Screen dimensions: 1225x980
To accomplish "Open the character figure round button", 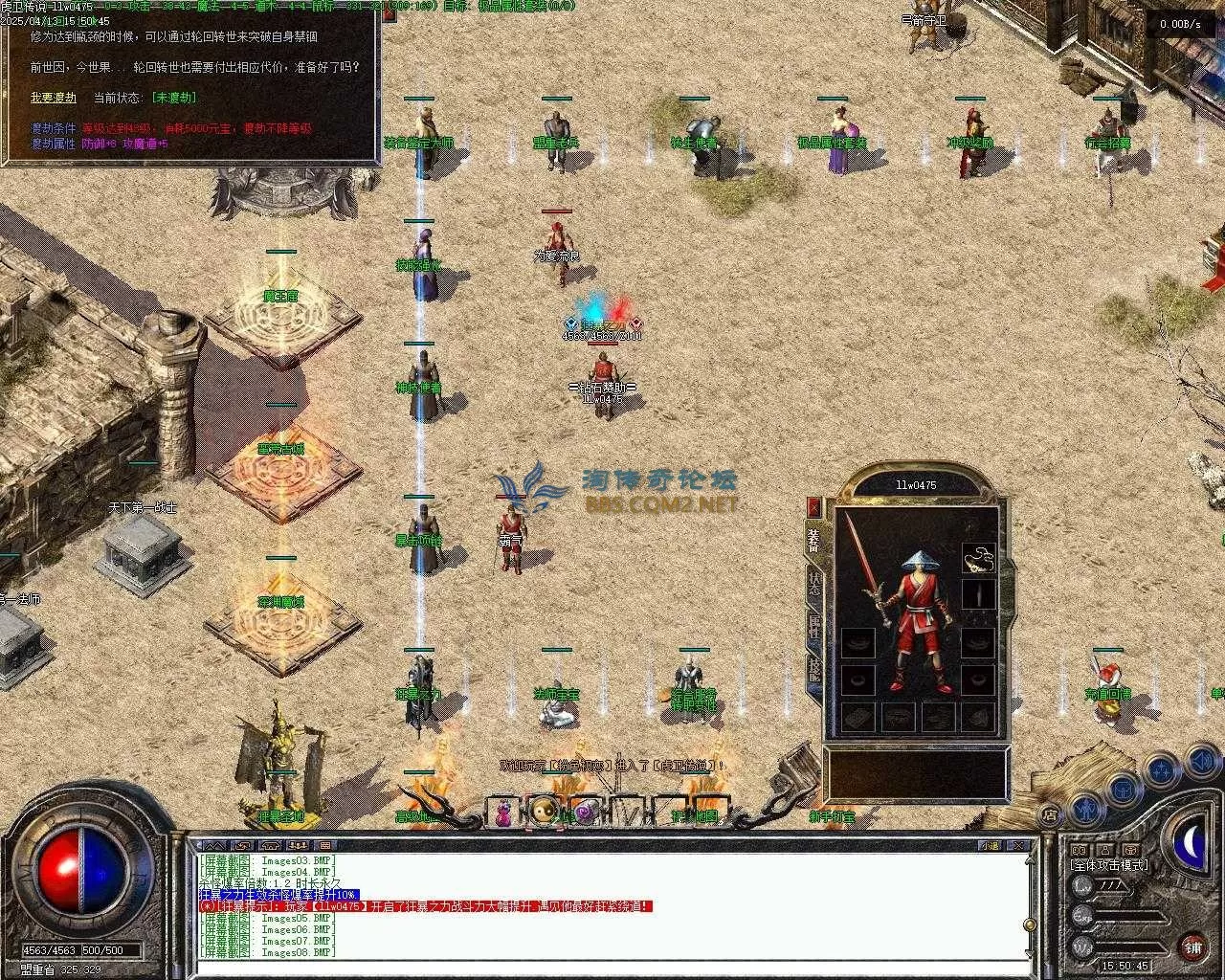I will 1086,809.
